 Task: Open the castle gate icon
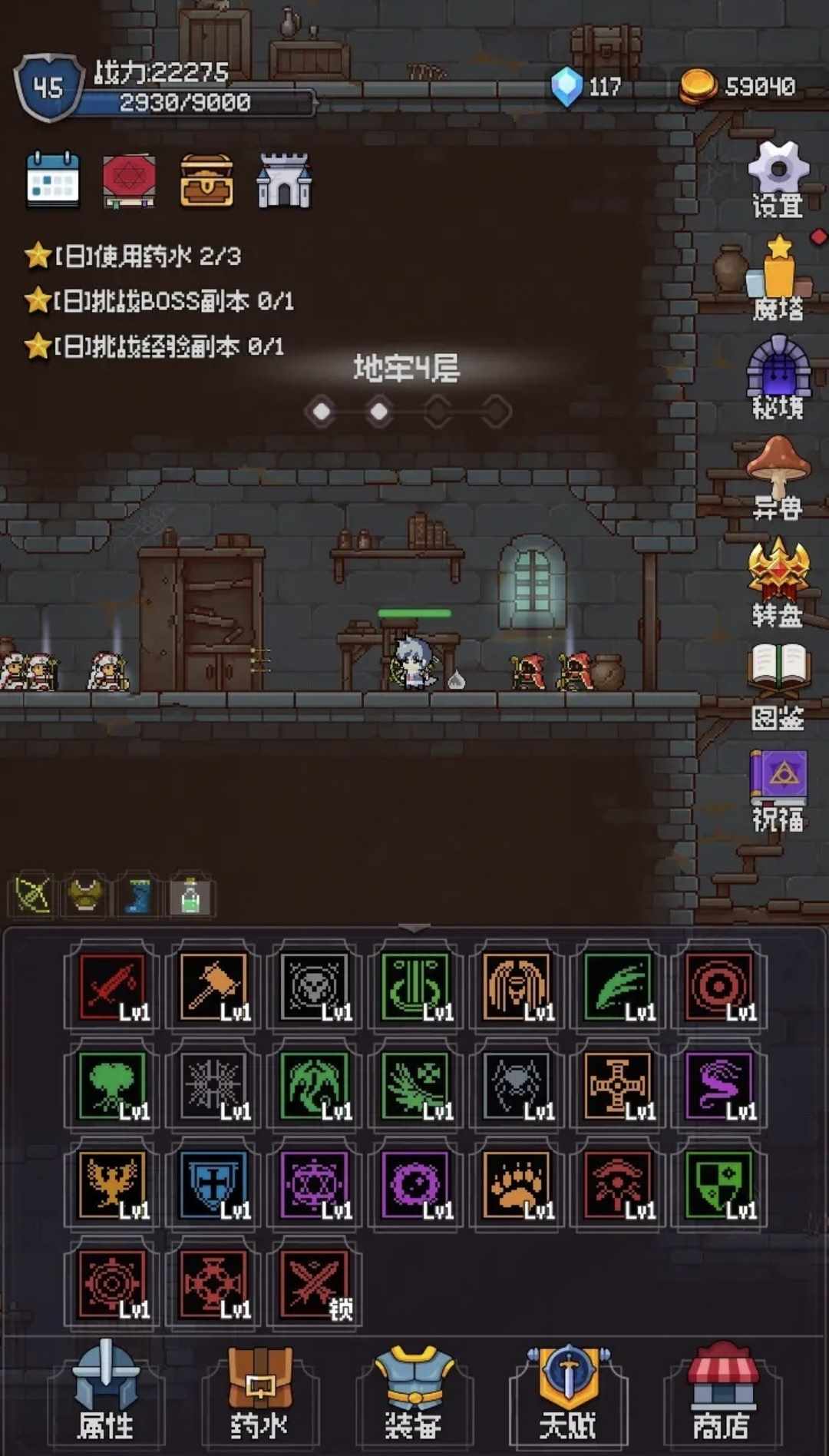(284, 181)
